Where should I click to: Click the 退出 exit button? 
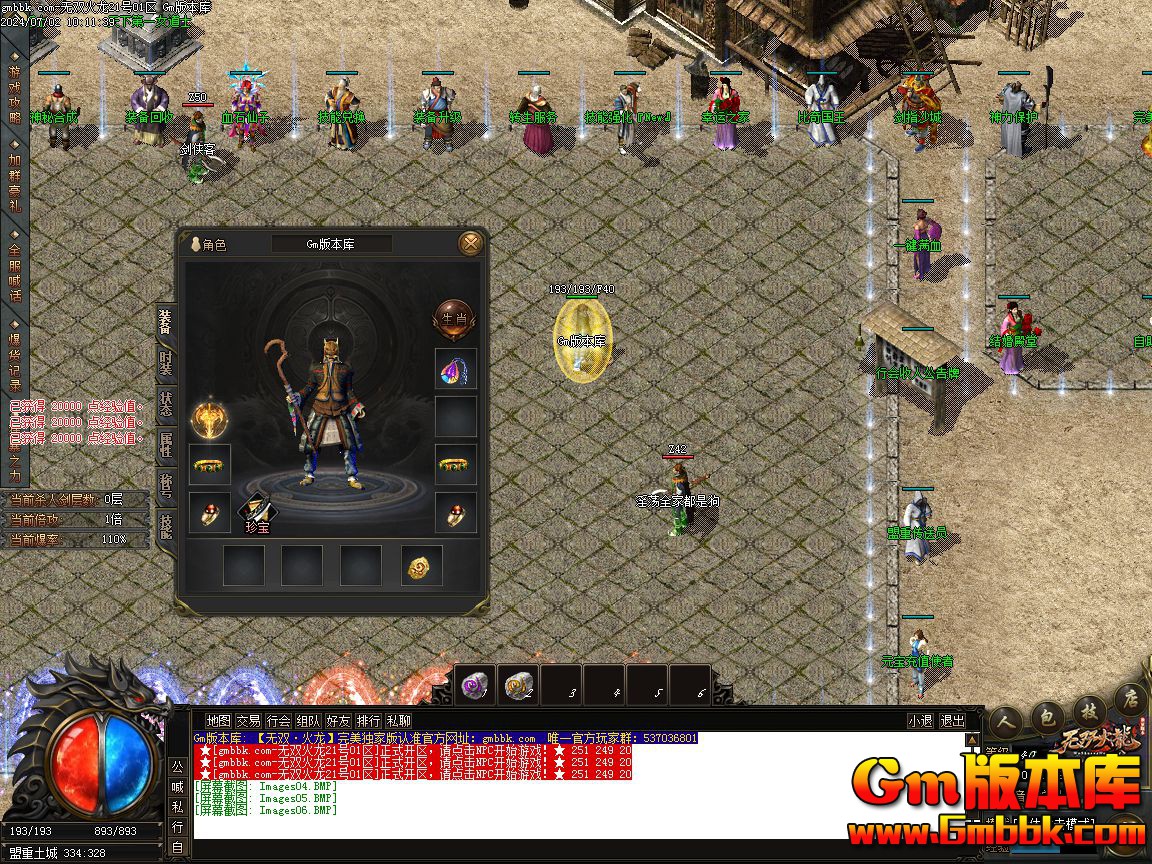(x=952, y=720)
